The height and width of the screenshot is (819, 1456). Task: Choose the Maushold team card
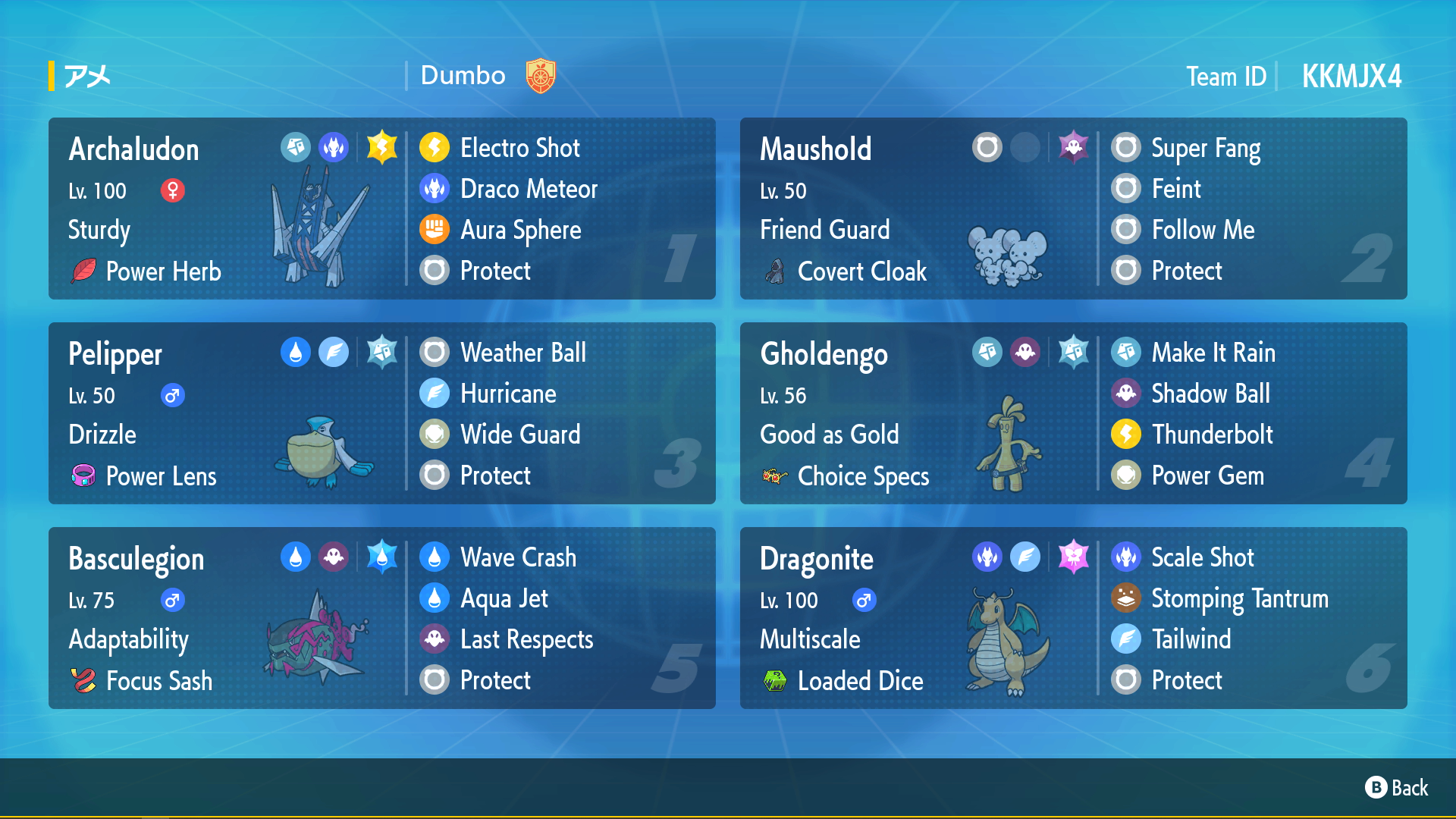tap(1073, 209)
